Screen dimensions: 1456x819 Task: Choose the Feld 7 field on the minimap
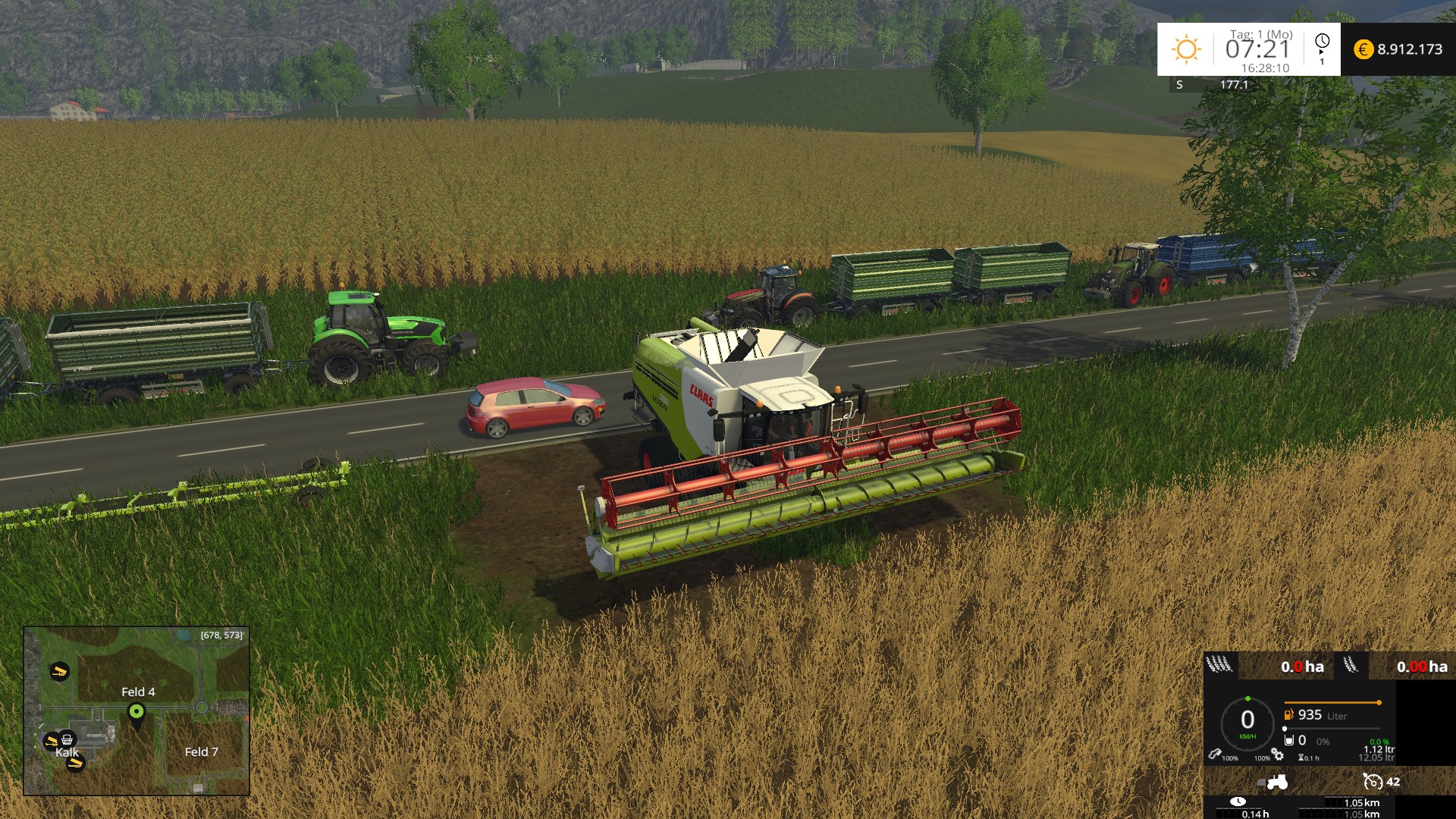pos(201,752)
